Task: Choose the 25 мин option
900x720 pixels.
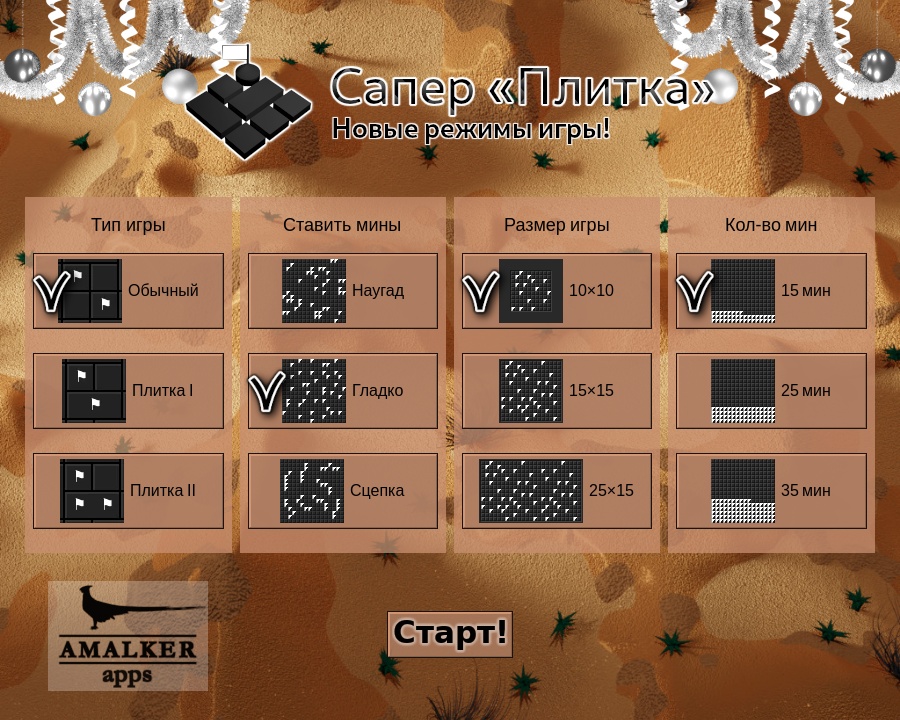Action: tap(771, 391)
